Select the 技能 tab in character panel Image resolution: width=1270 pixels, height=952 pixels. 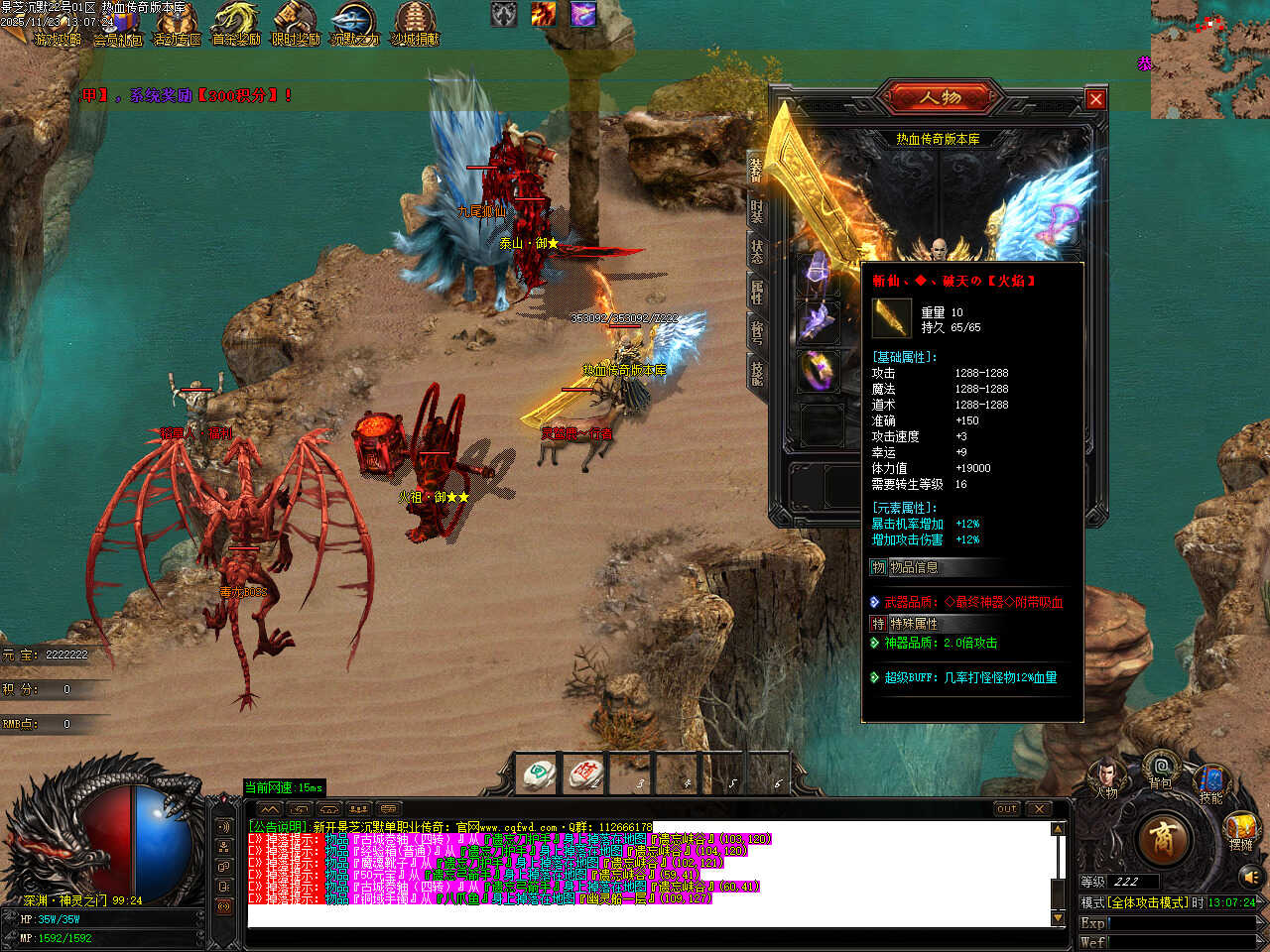click(x=757, y=373)
